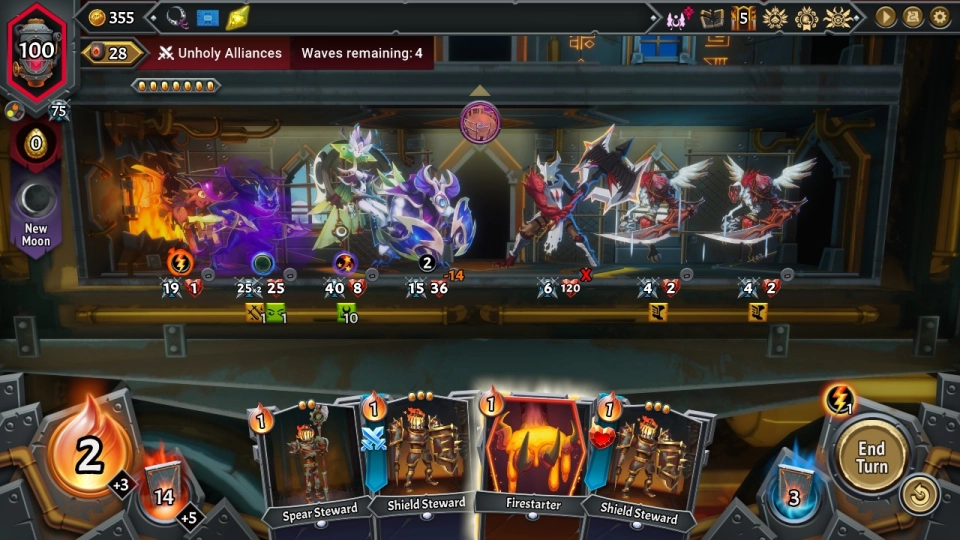Inspect the yellow crystal artifact icon
The height and width of the screenshot is (540, 960).
pyautogui.click(x=237, y=17)
